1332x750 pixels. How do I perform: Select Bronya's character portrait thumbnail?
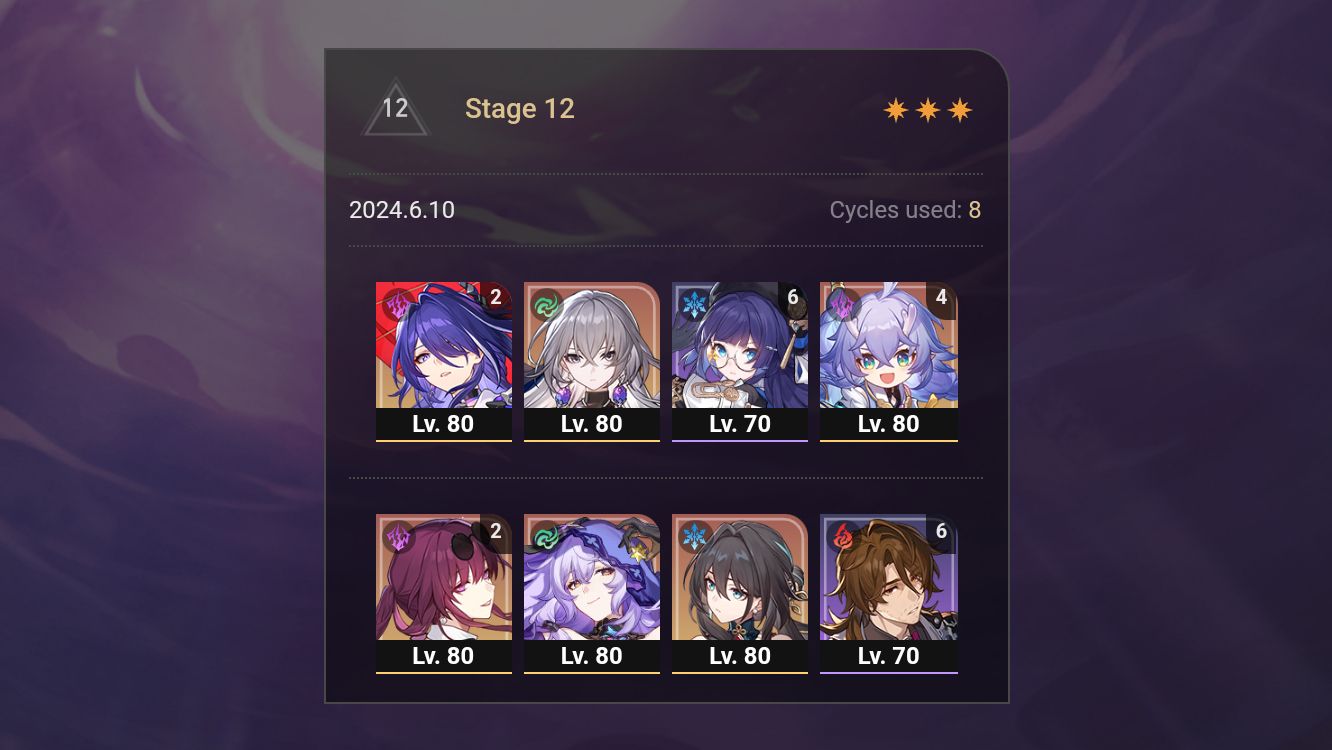point(592,345)
